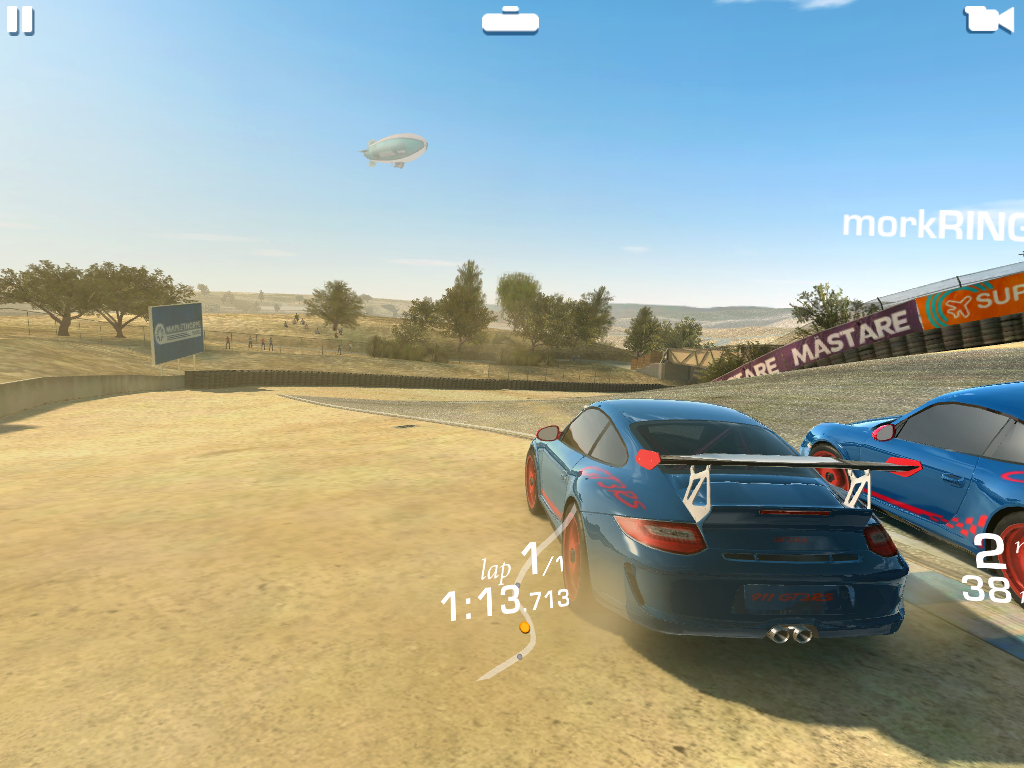Screen dimensions: 1024x768
Task: Tap the rear-view mirror icon
Action: 510,20
